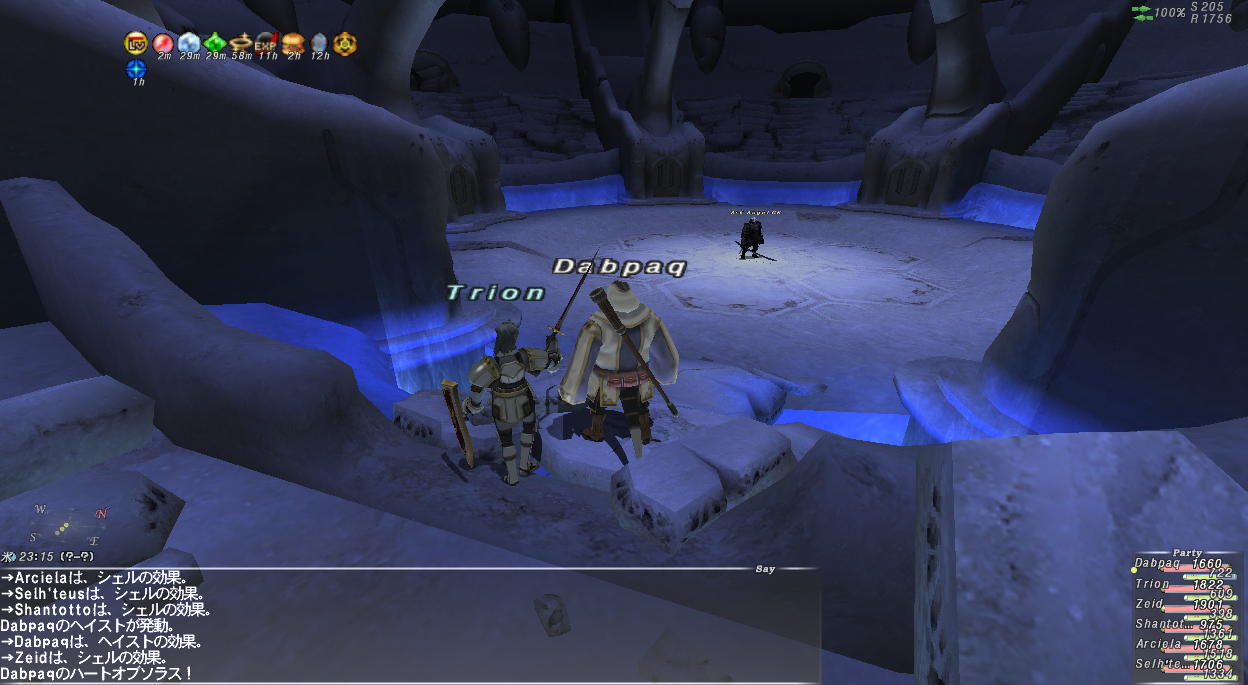
Task: Click the pale blue 29m buff icon
Action: point(189,43)
